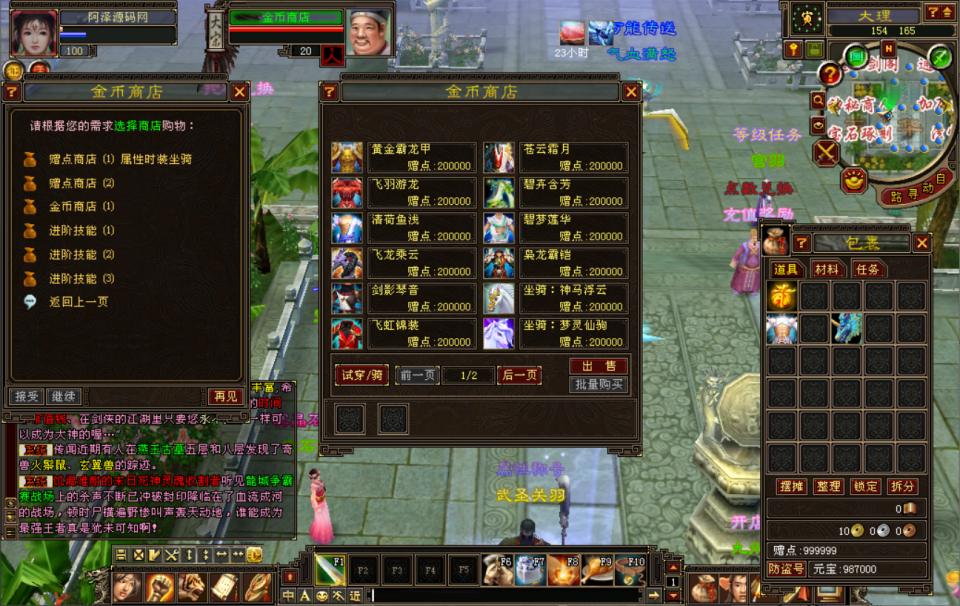Switch to the 材料 bag tab
The height and width of the screenshot is (606, 960).
point(826,269)
